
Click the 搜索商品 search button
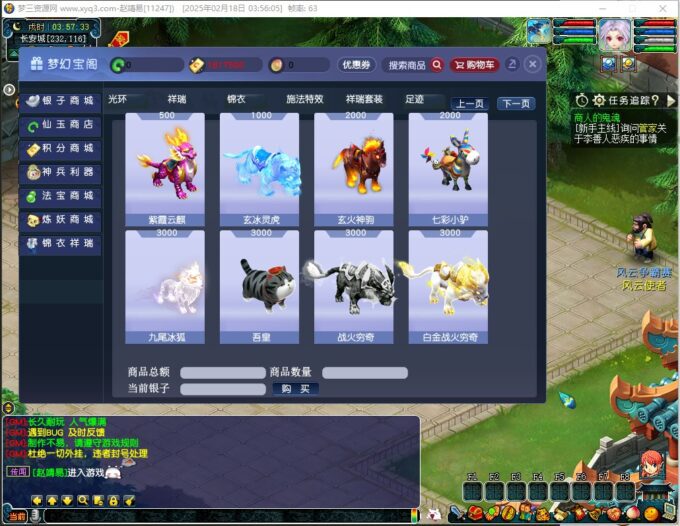(415, 65)
